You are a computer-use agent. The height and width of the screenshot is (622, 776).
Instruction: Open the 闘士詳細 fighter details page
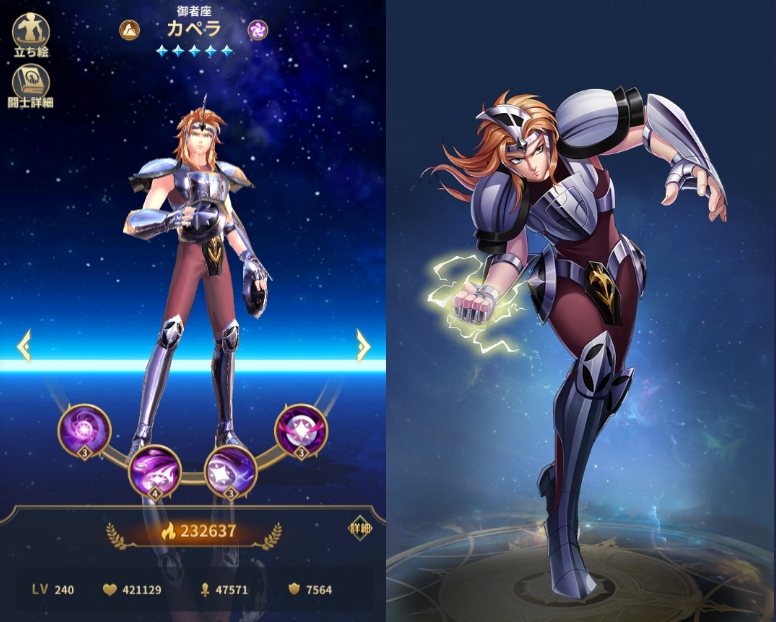coord(31,86)
